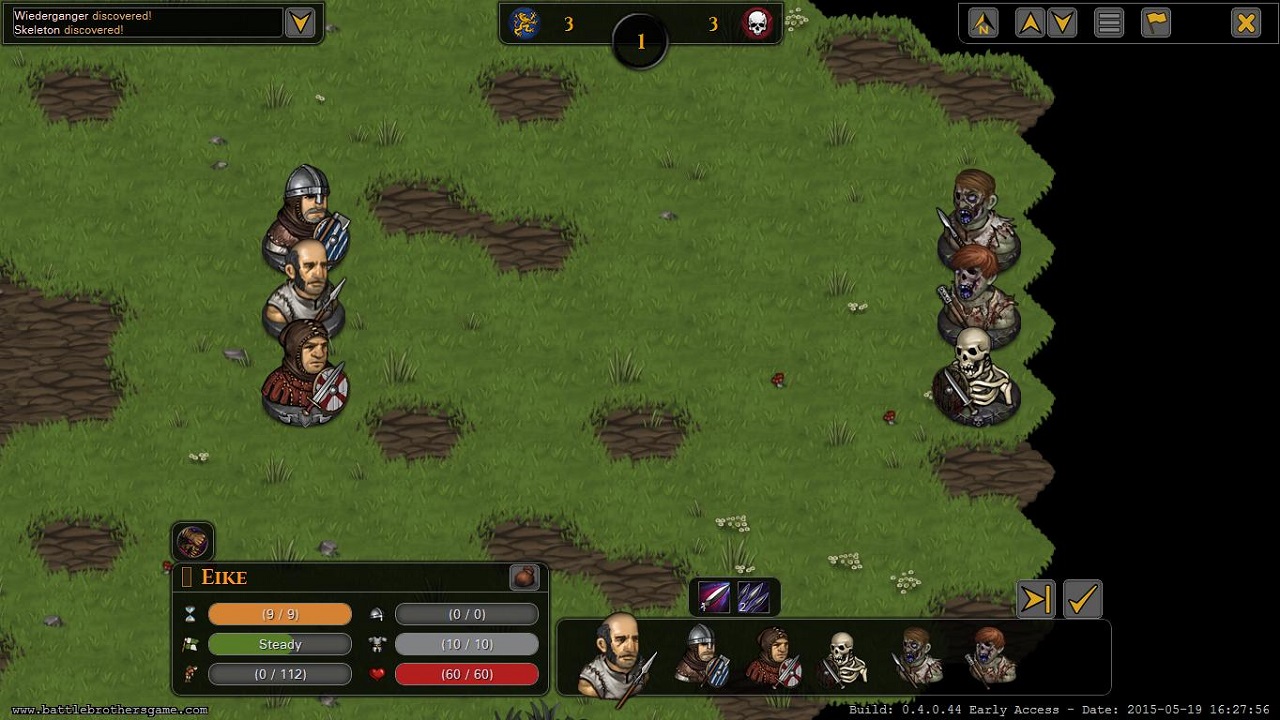End turn with the checkmark button
This screenshot has height=720, width=1280.
[x=1082, y=599]
